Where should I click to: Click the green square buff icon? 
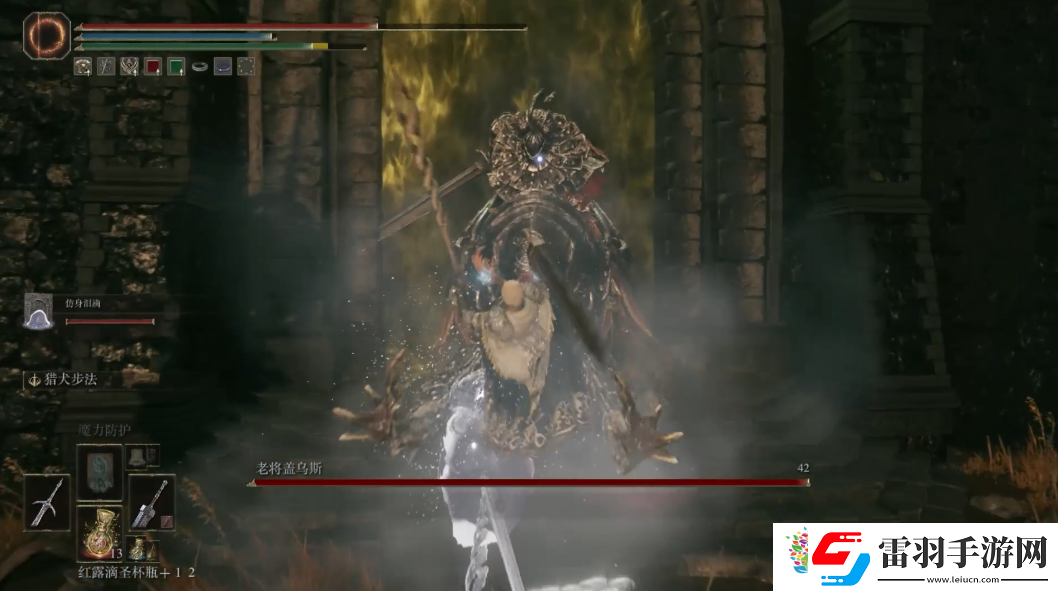tap(176, 67)
